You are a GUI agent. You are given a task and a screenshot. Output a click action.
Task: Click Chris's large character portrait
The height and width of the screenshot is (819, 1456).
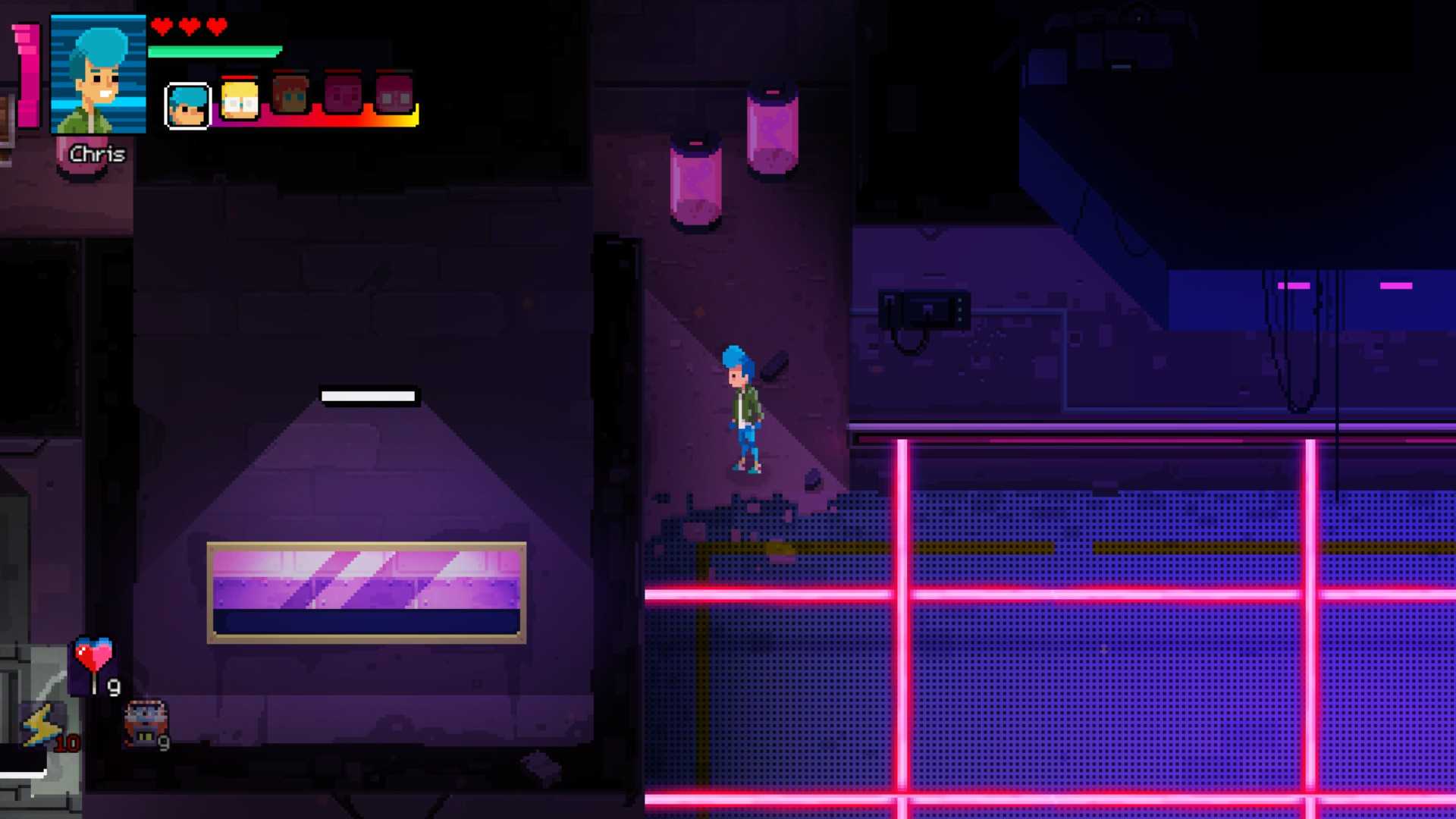(98, 74)
